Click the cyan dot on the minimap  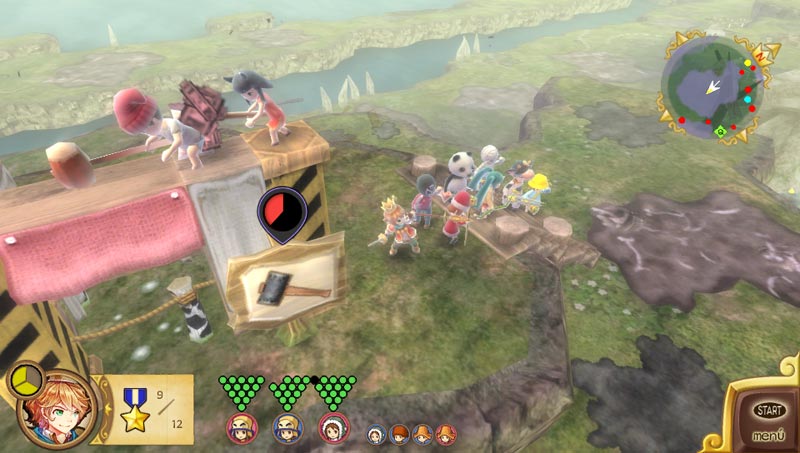click(x=748, y=99)
